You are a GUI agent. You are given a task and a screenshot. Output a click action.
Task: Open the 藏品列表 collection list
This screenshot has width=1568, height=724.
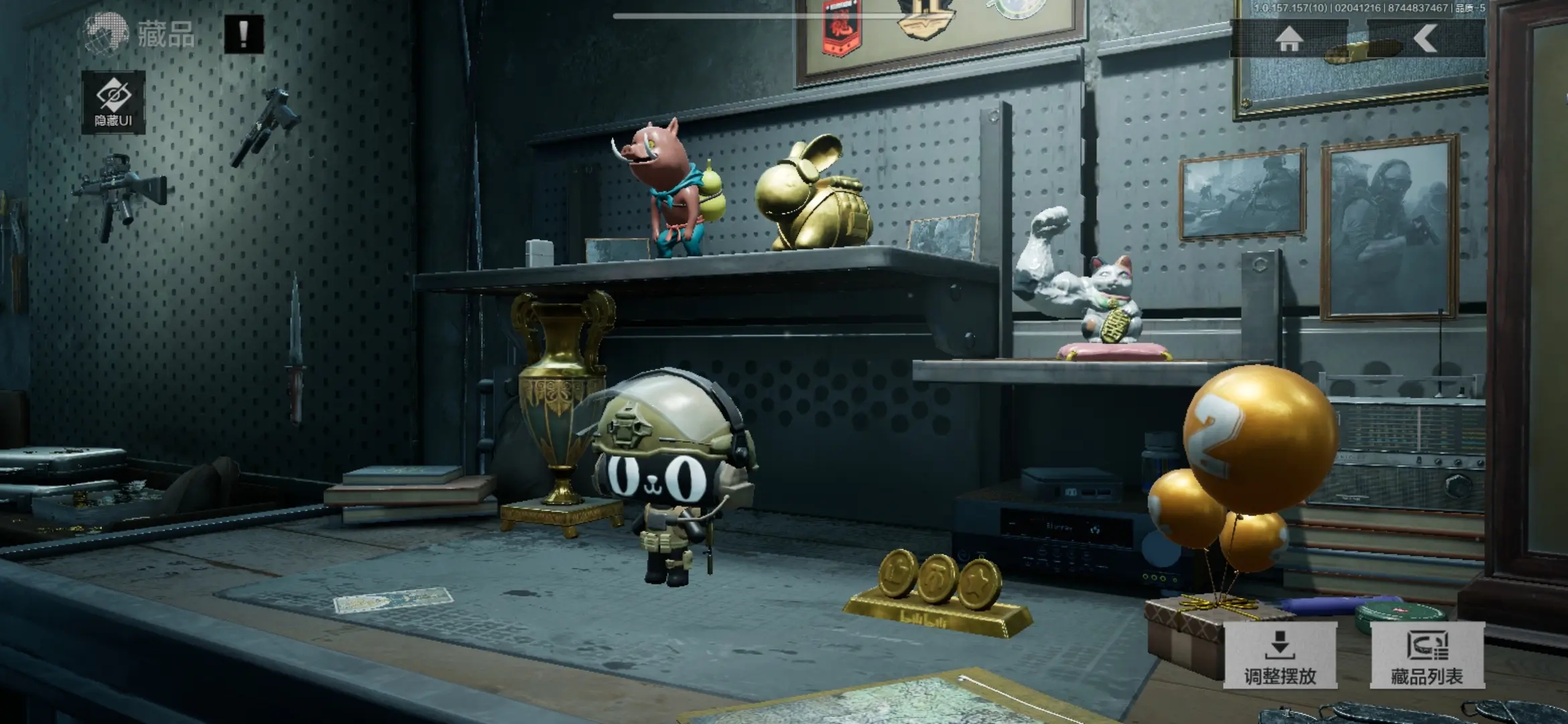[x=1427, y=656]
